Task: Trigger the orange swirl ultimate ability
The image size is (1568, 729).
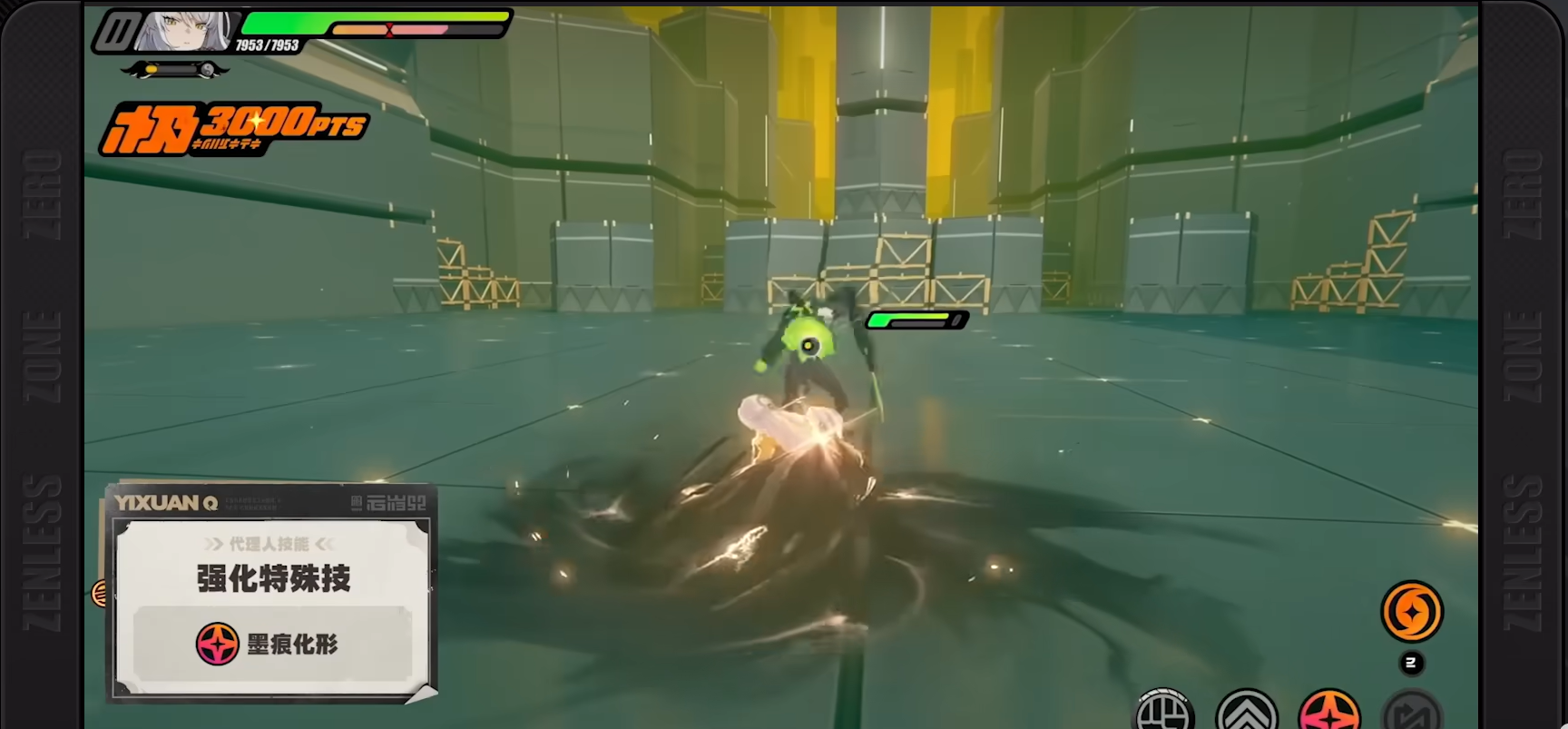Action: pos(1411,611)
